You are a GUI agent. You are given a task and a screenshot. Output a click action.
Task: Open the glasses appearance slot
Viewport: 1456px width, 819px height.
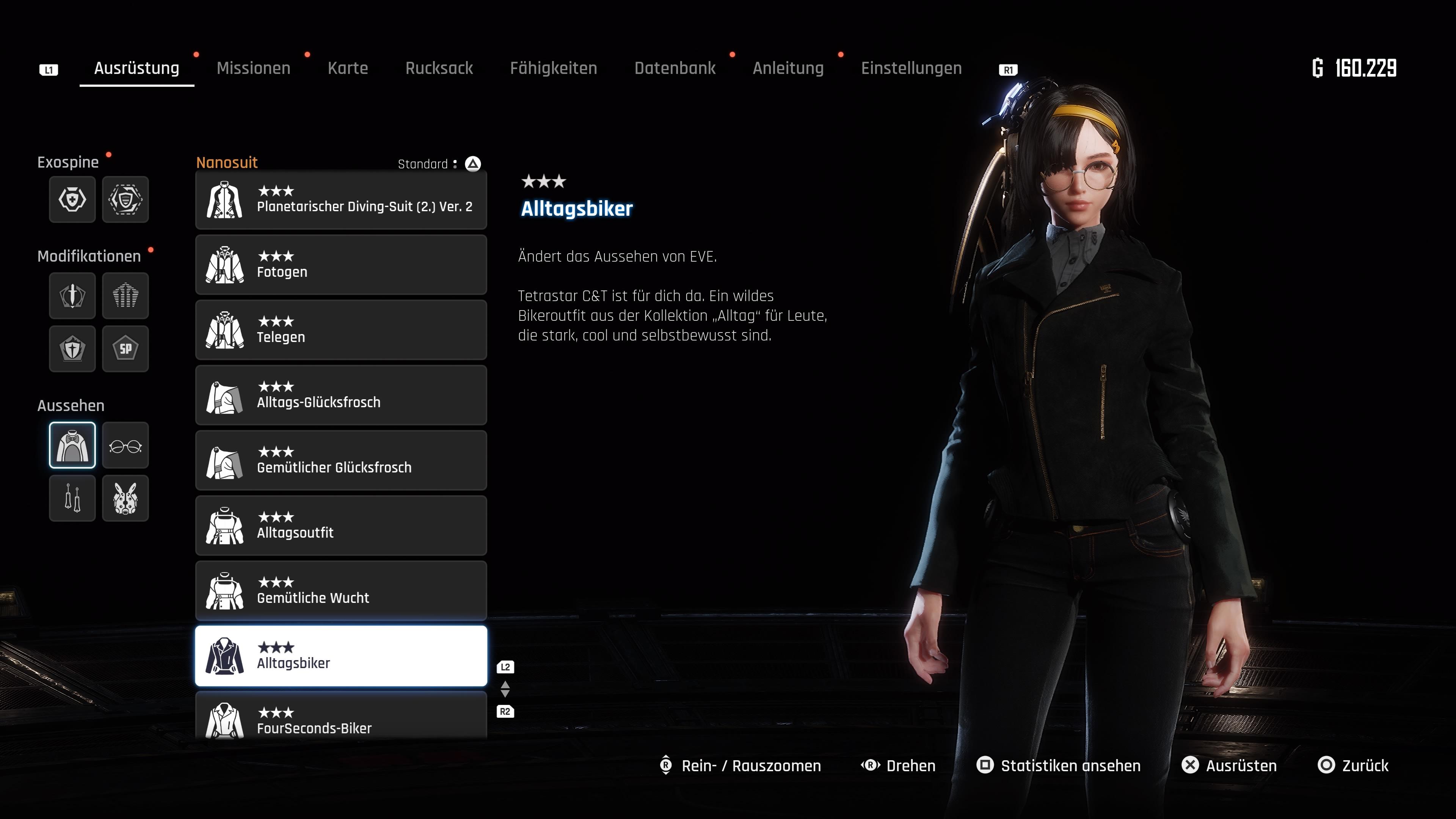pos(126,446)
